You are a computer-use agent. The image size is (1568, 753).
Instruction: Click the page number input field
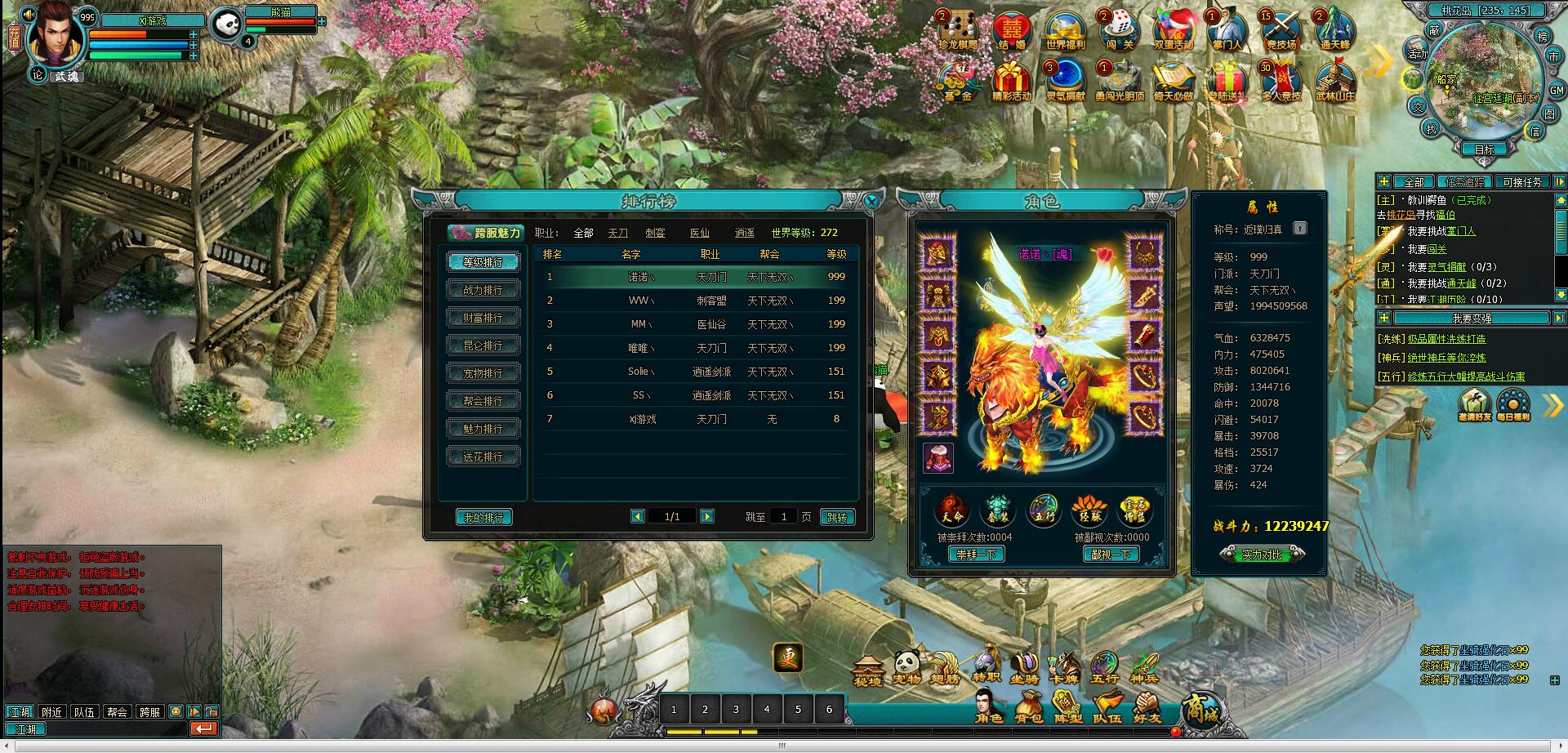tap(784, 516)
